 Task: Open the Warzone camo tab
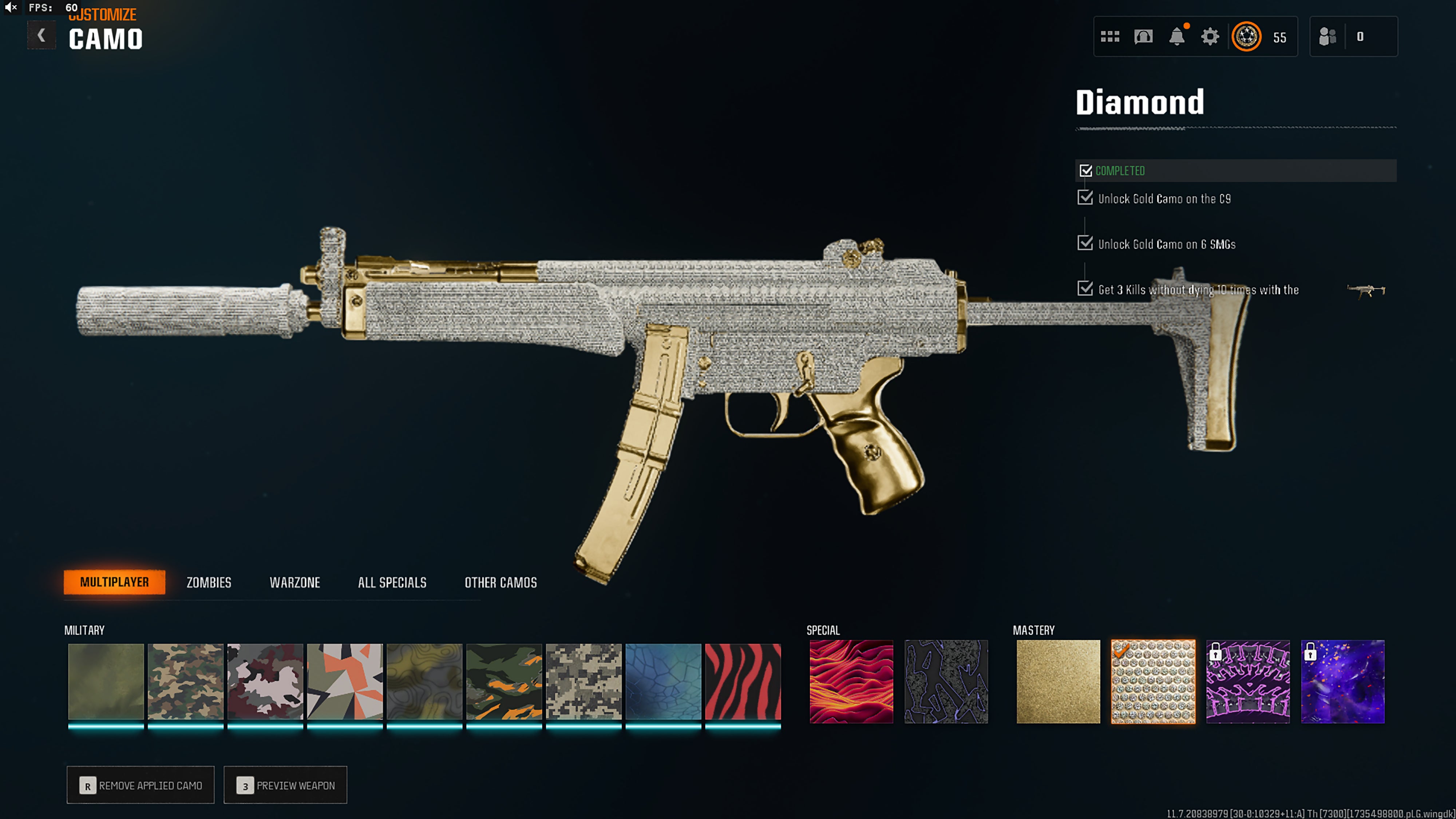pyautogui.click(x=294, y=582)
